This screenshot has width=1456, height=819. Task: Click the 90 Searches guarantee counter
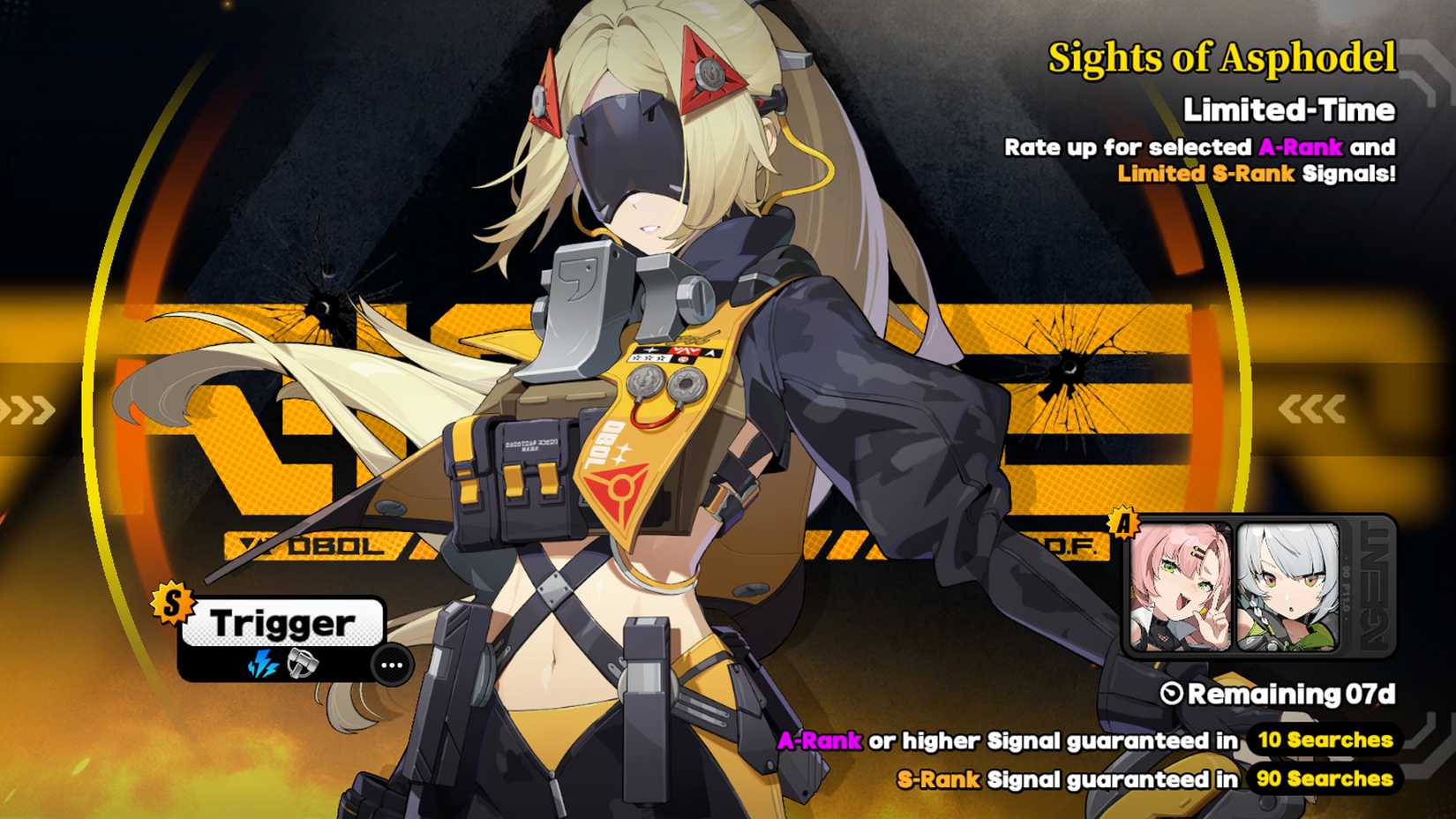(x=1324, y=780)
